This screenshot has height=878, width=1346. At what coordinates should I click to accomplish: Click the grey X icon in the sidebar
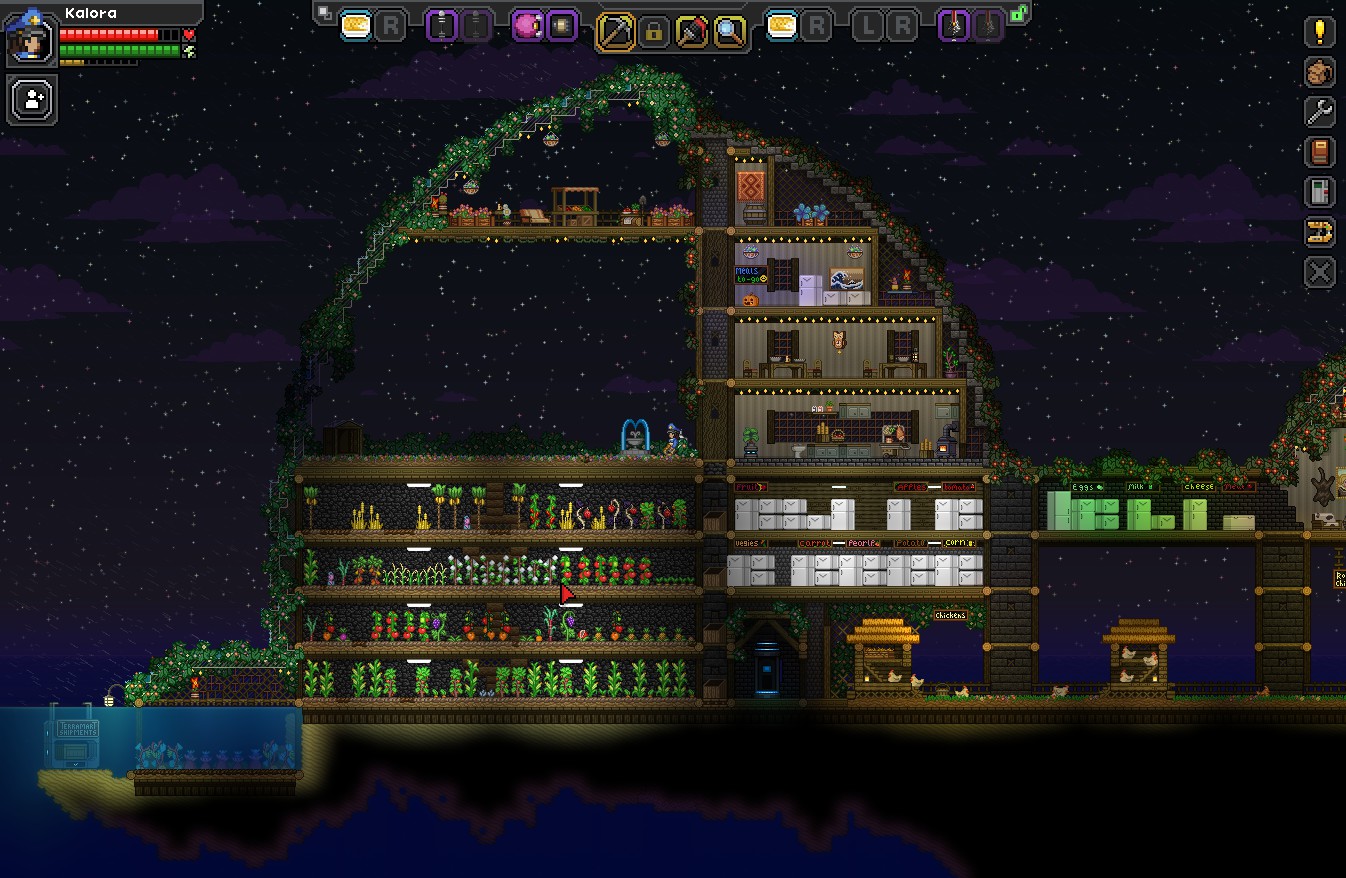point(1320,272)
